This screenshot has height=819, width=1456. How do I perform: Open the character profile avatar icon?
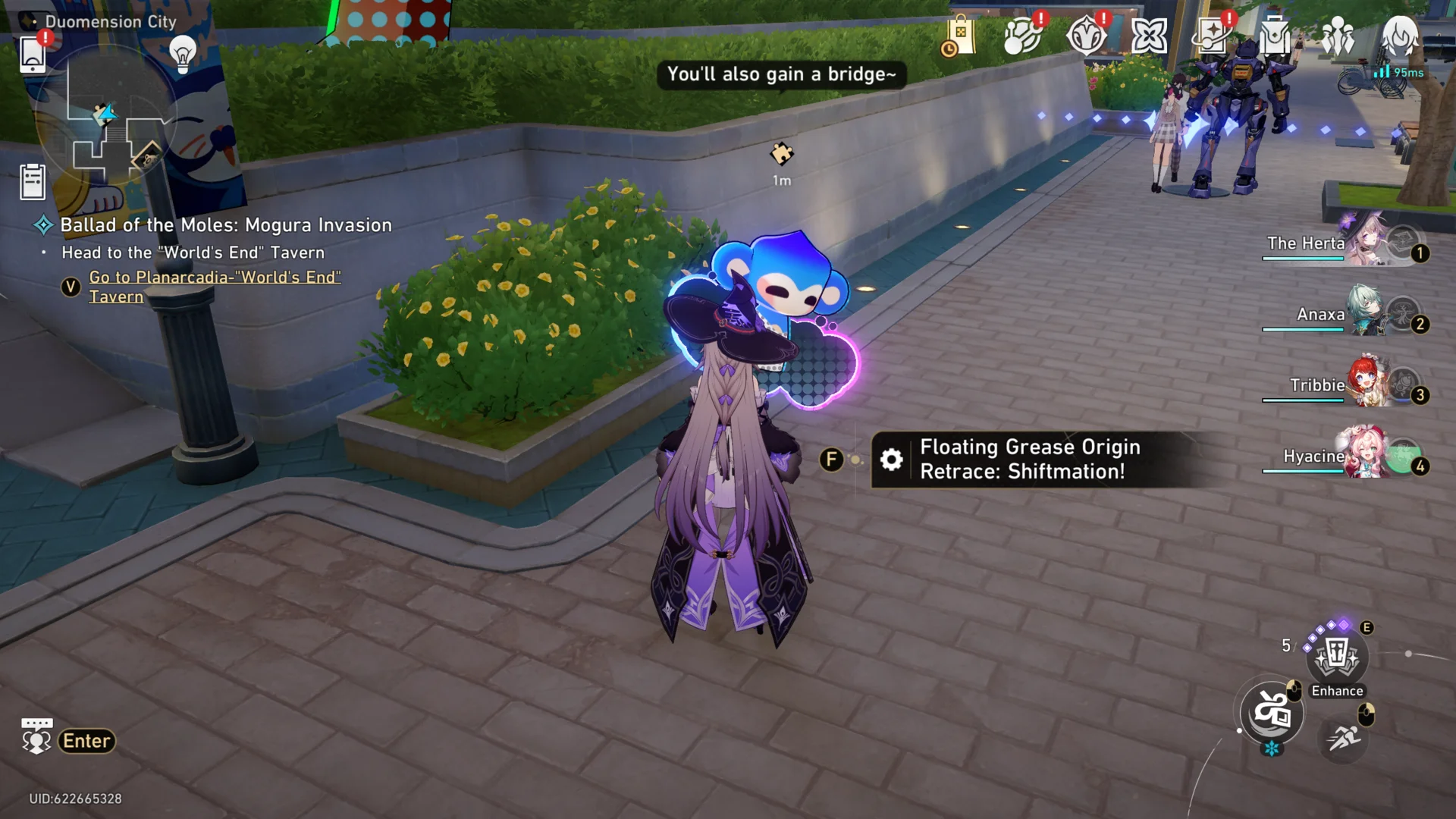(x=1399, y=36)
